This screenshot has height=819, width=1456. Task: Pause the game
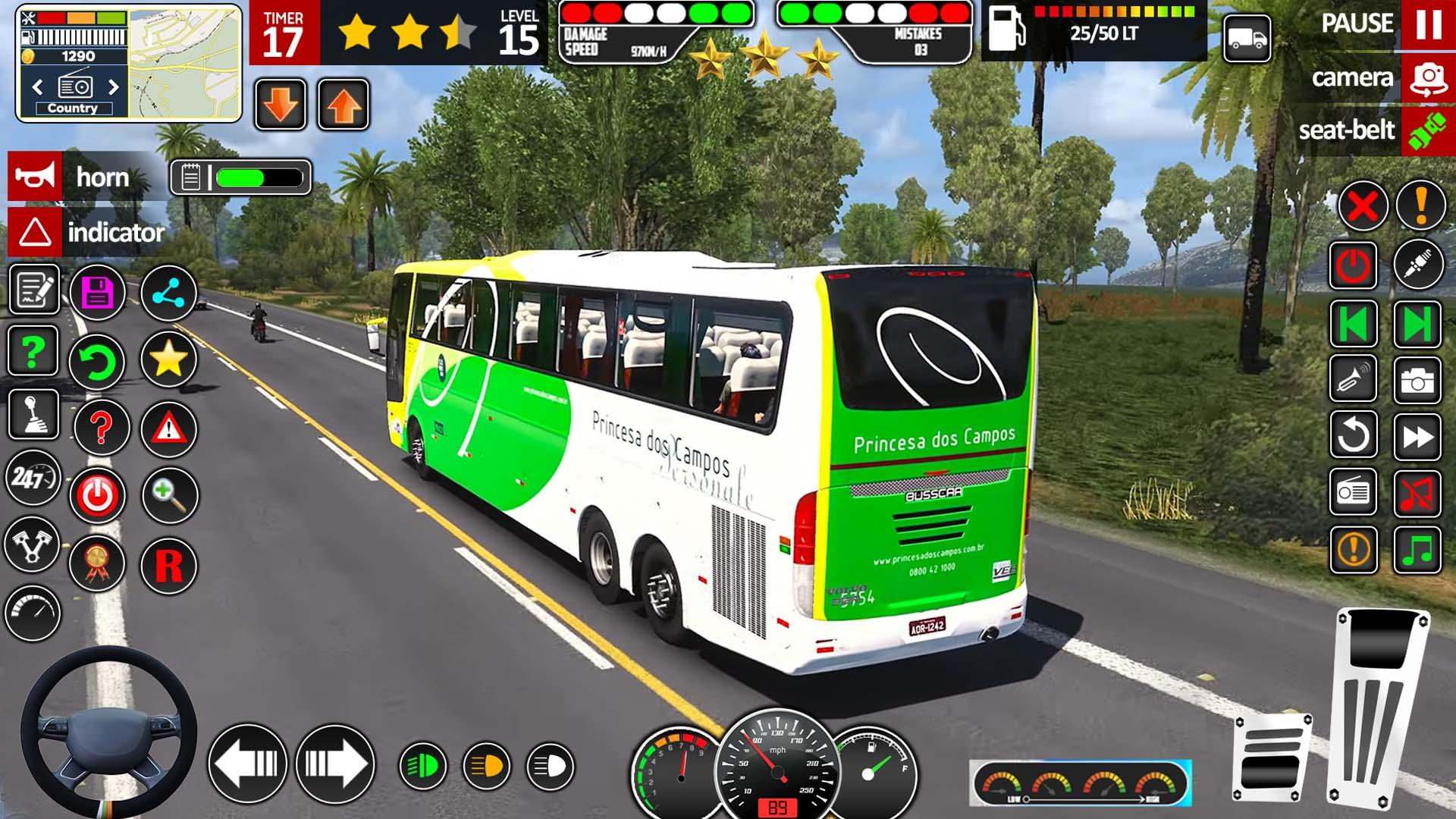click(1428, 25)
